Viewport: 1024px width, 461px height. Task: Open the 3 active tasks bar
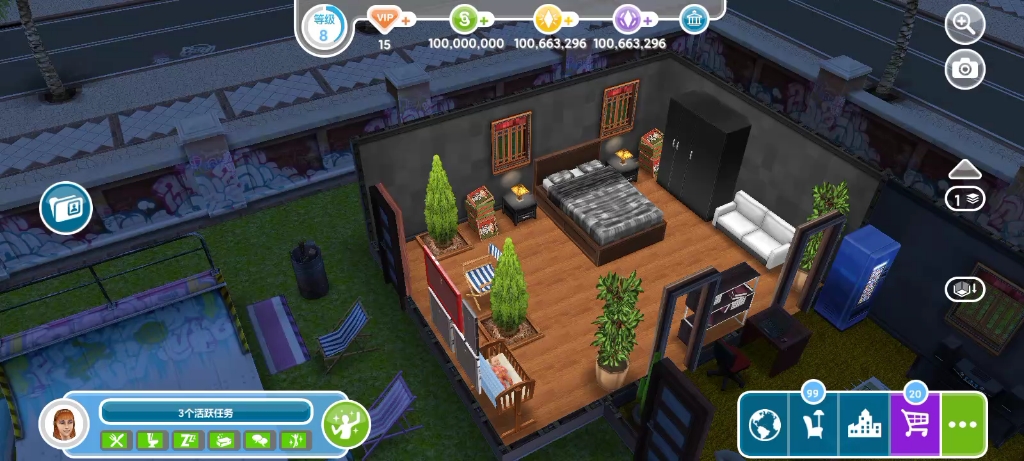pyautogui.click(x=206, y=413)
